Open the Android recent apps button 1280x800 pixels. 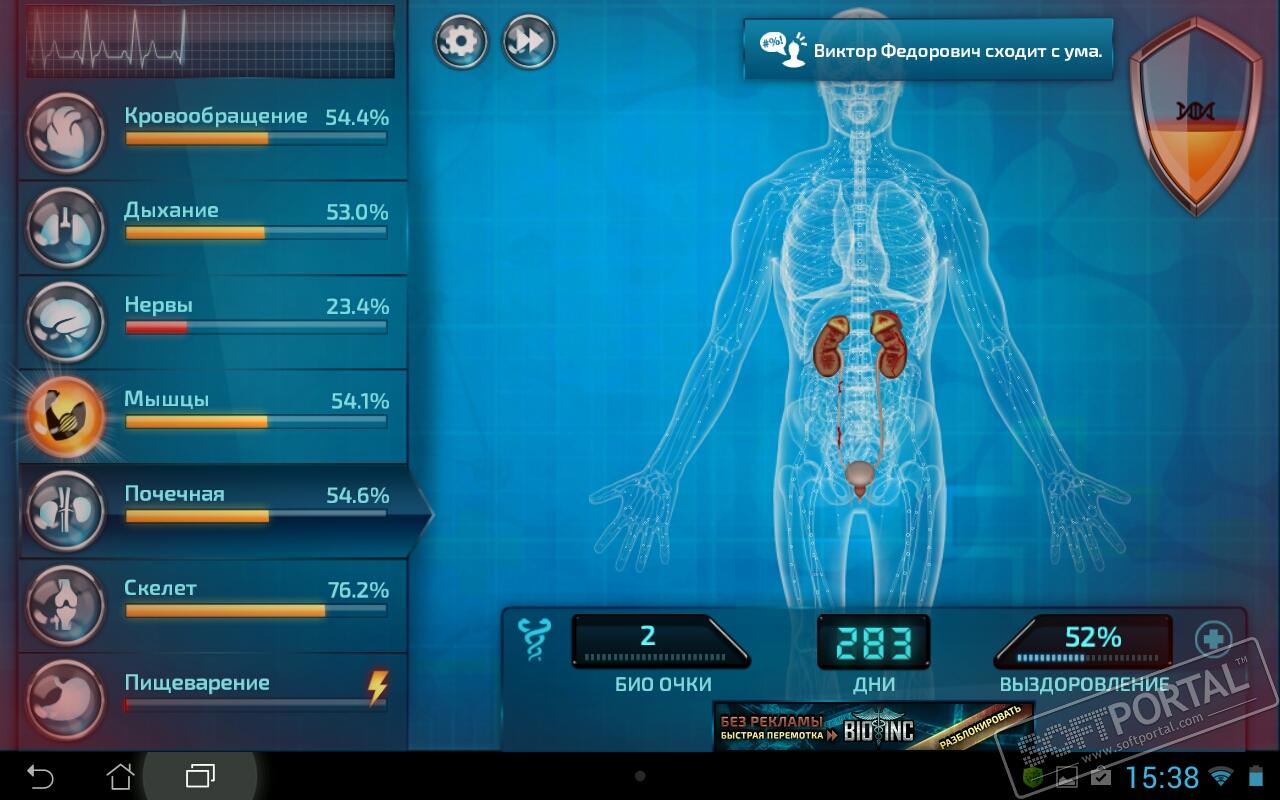[x=200, y=775]
